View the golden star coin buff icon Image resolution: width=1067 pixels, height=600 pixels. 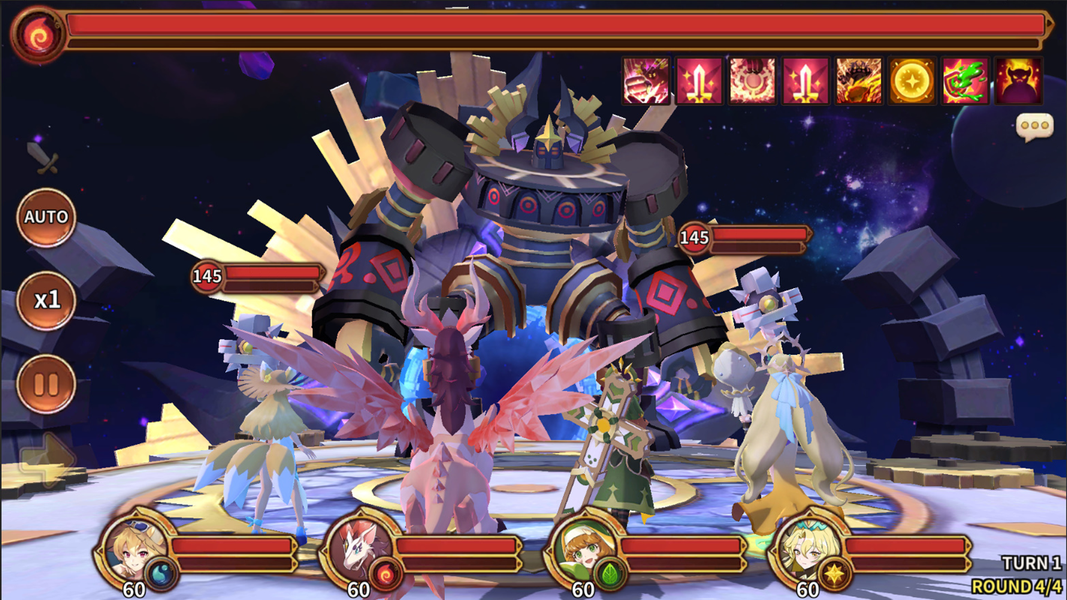point(912,81)
